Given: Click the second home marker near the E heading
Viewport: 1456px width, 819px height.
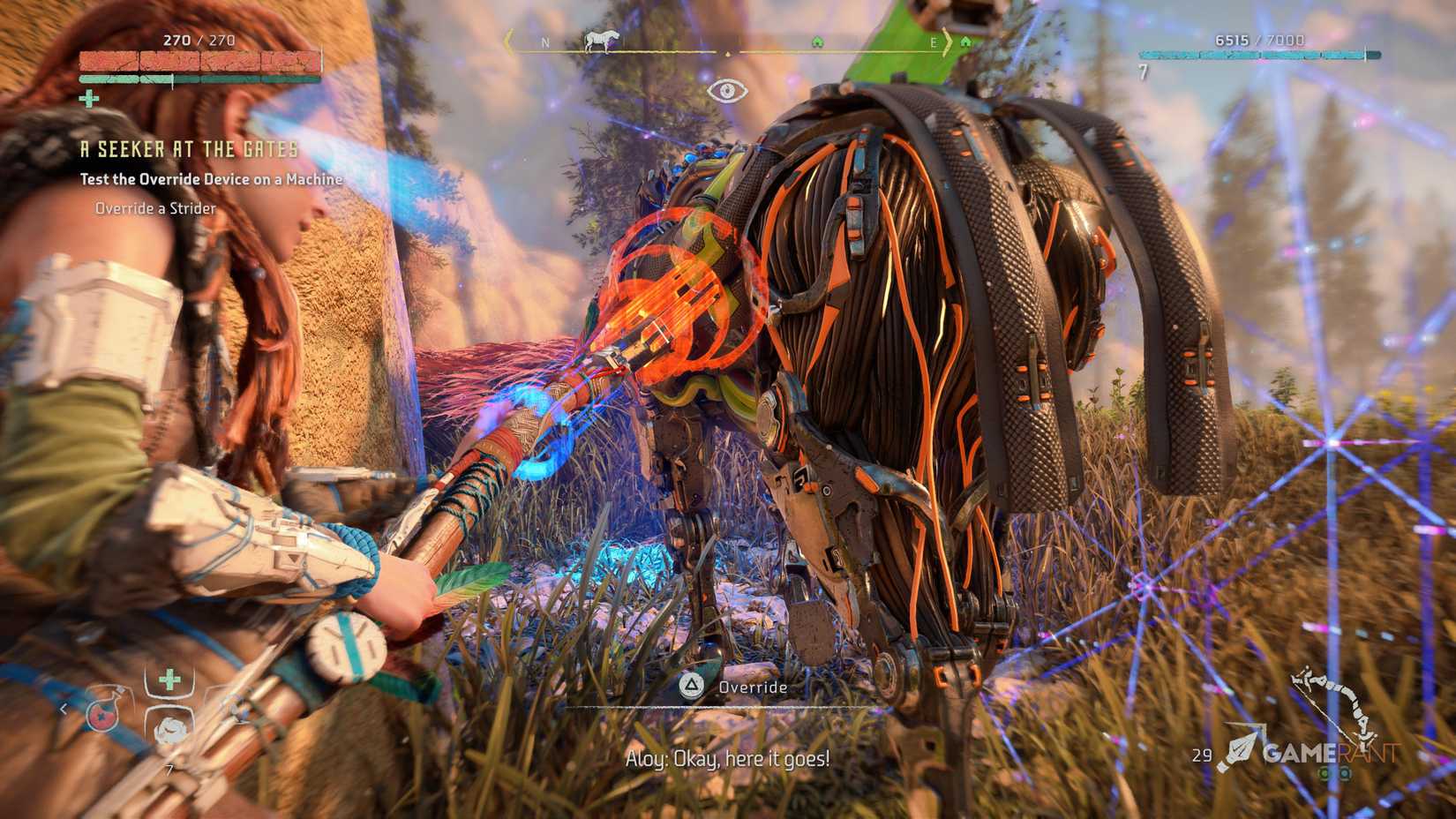Looking at the screenshot, I should (968, 40).
